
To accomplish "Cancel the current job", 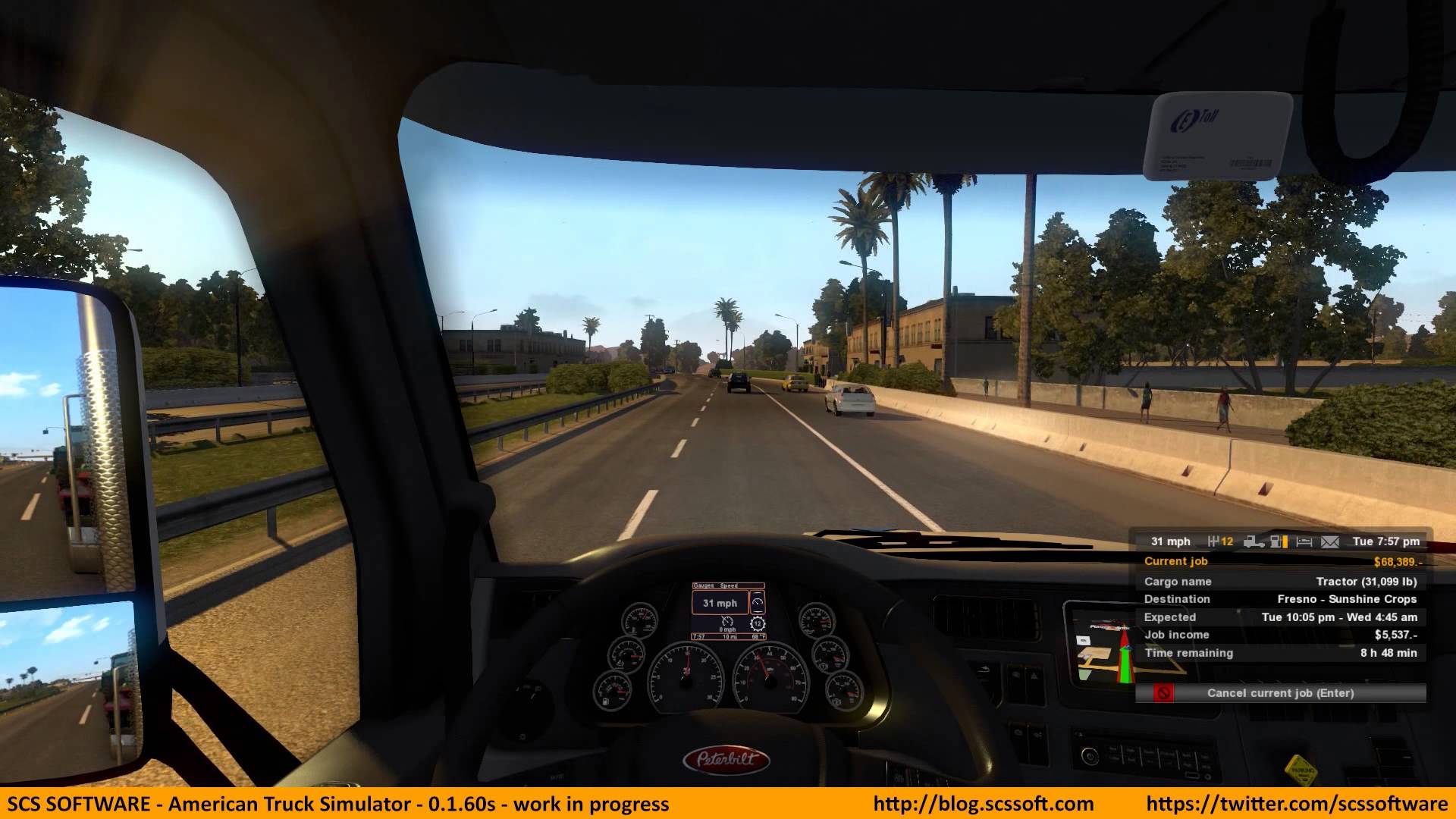I will 1280,693.
